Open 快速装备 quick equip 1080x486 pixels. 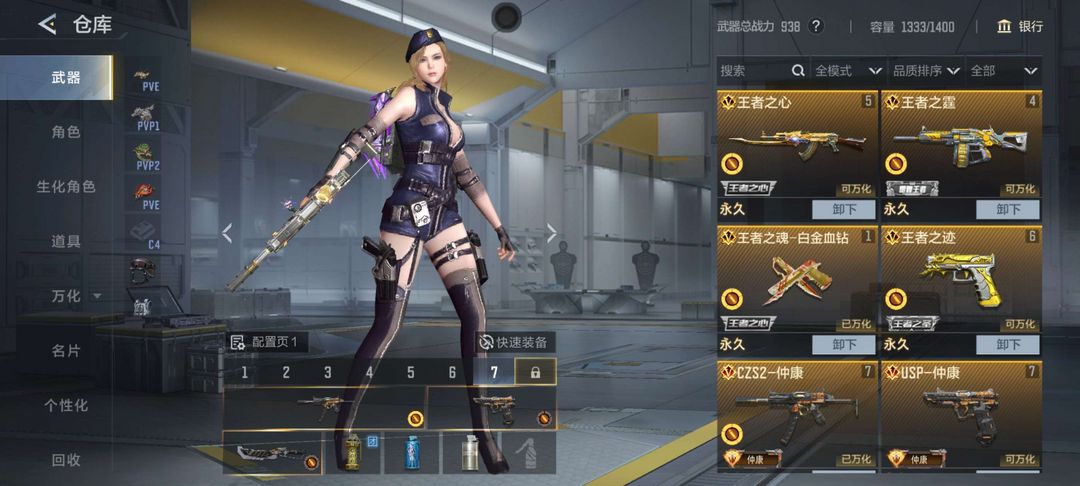(515, 342)
